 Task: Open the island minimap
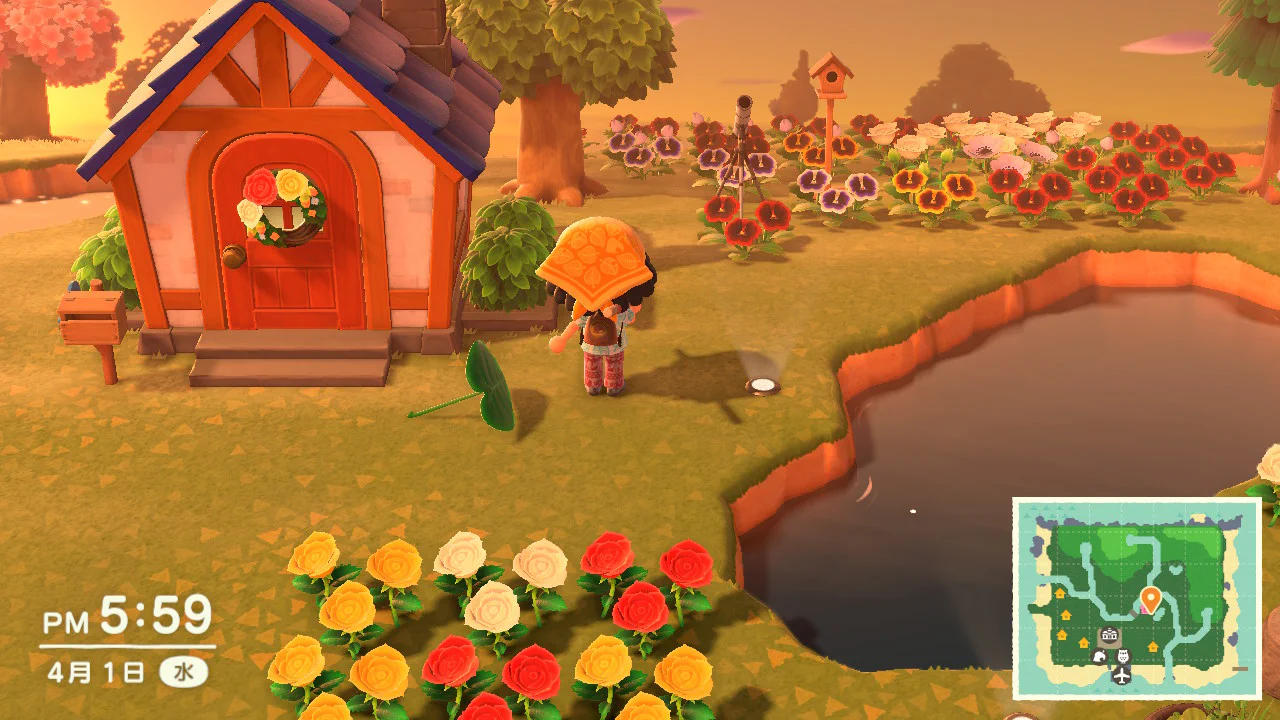pos(1136,599)
